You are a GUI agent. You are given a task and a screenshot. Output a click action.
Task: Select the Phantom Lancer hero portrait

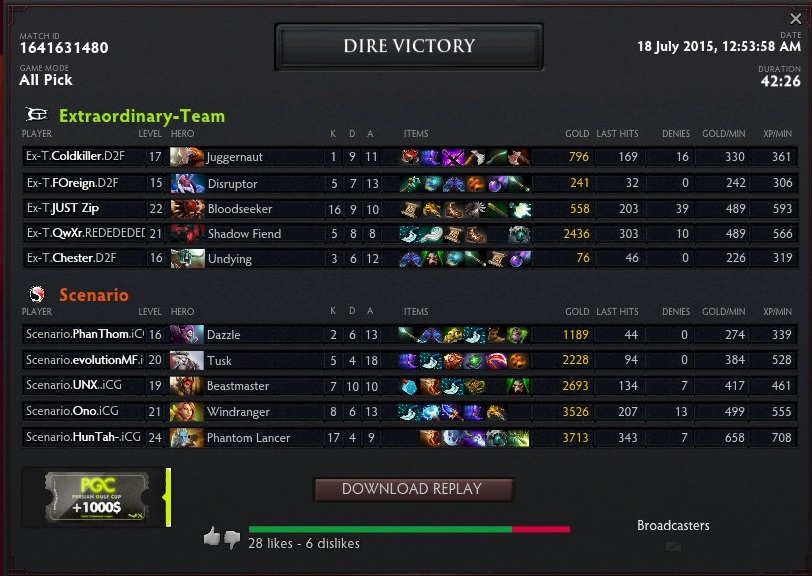coord(187,437)
